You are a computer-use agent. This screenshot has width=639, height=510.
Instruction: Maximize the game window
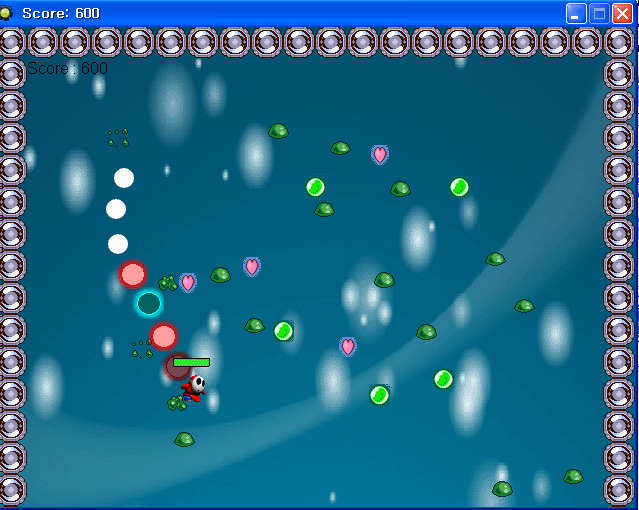click(x=599, y=13)
